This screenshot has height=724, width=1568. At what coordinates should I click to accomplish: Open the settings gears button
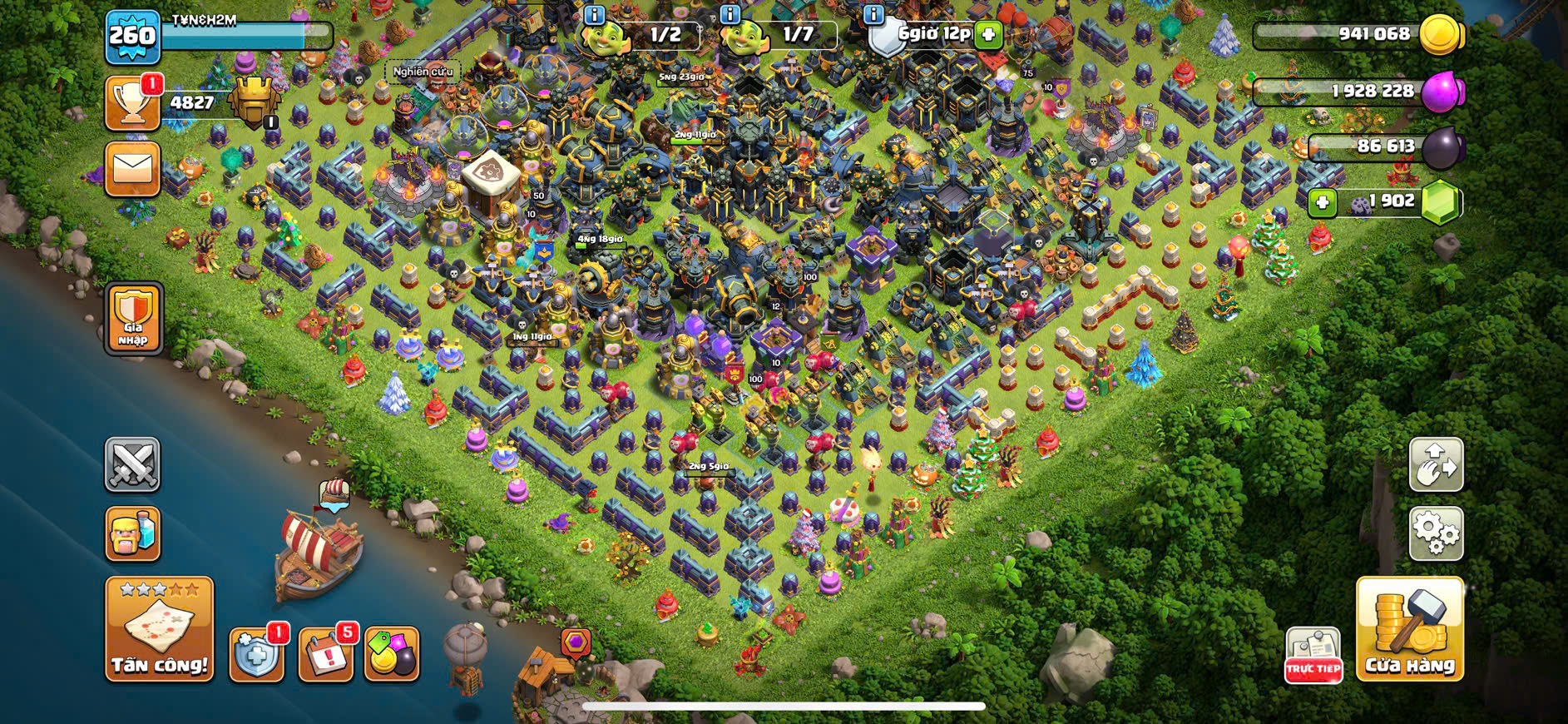click(x=1436, y=533)
